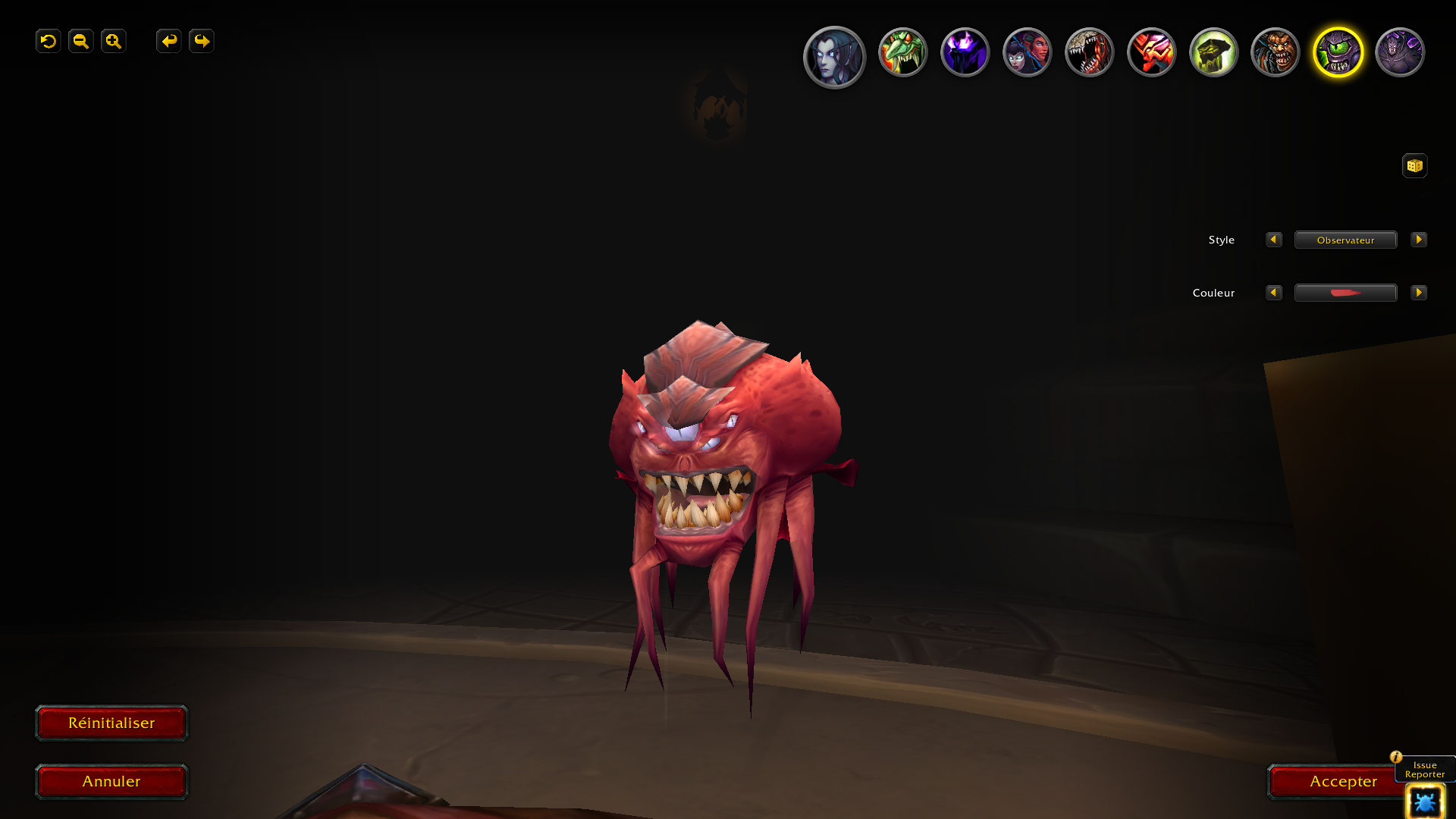Choose the purple voidwalker portrait
This screenshot has width=1456, height=819.
click(x=965, y=52)
